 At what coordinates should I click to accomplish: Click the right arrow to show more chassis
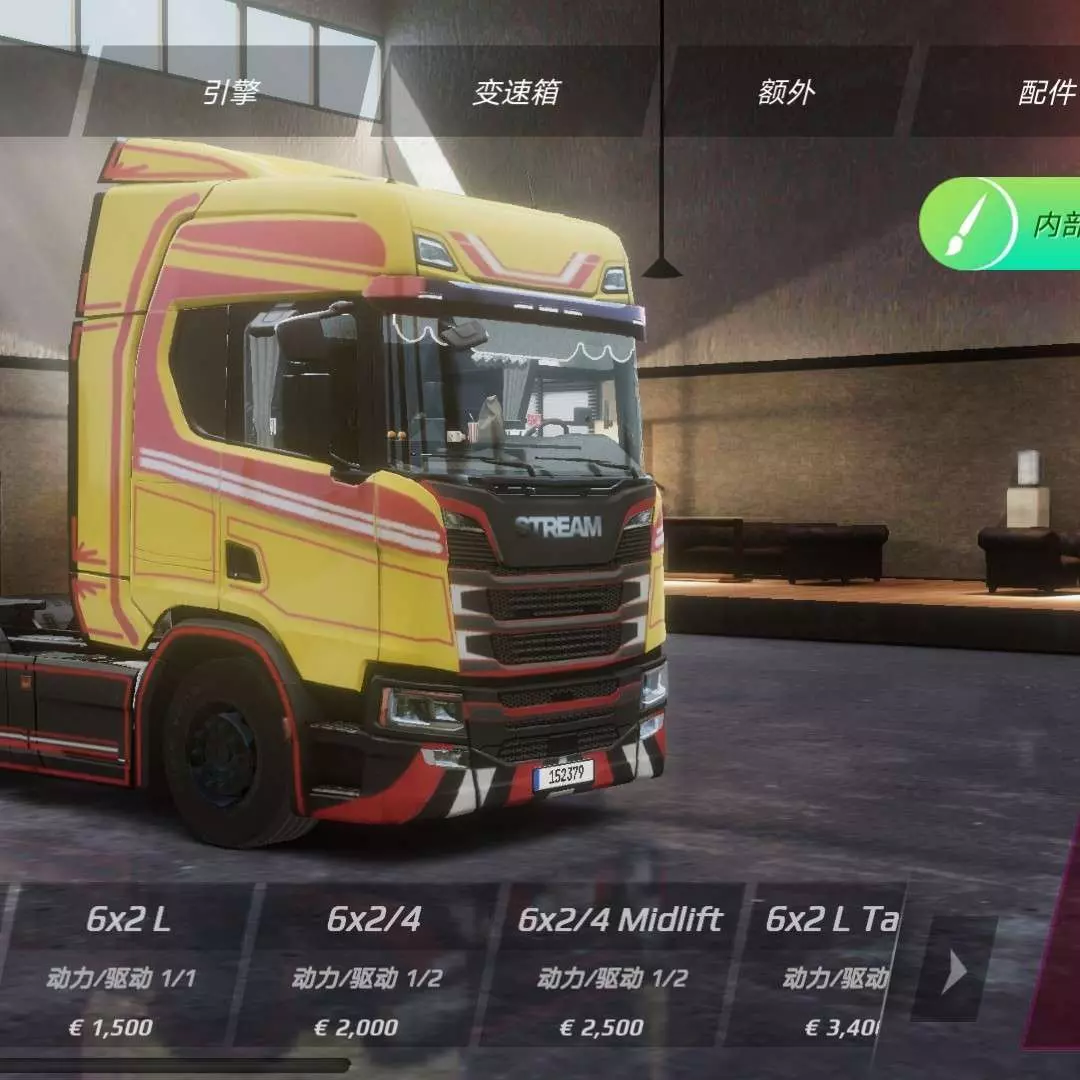point(956,970)
